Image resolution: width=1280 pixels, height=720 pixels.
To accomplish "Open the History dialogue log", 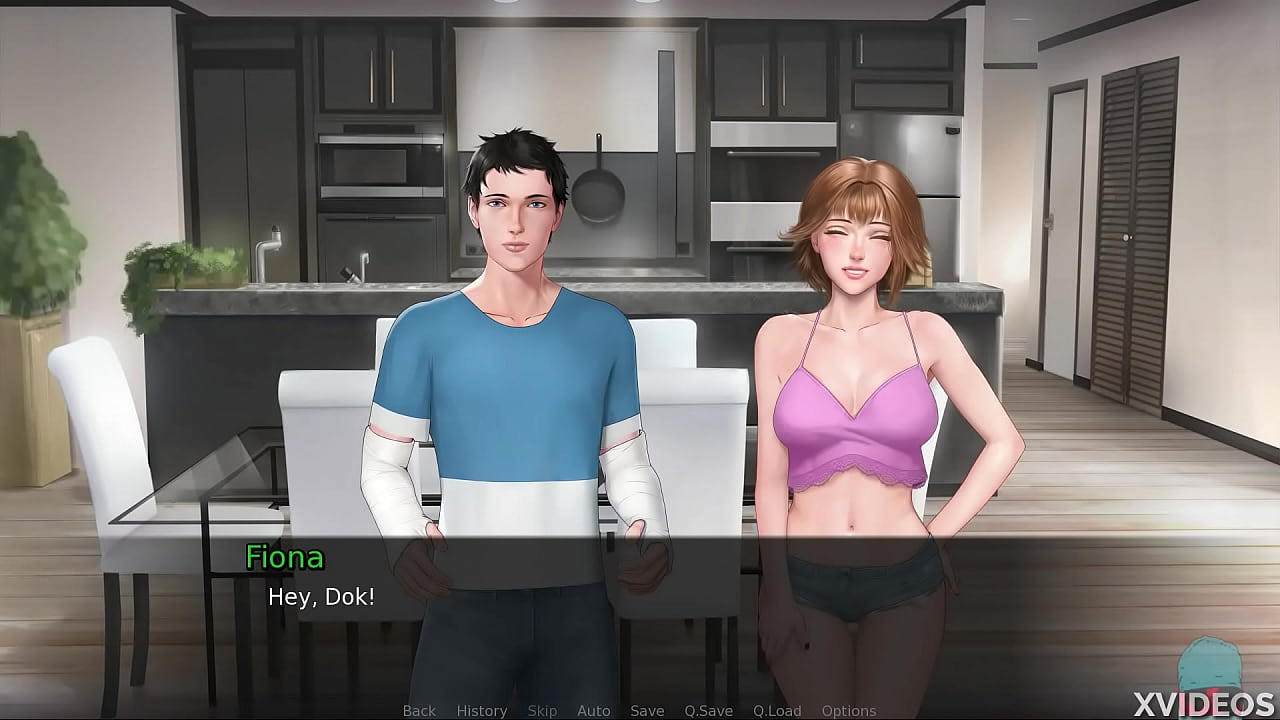I will coord(481,710).
